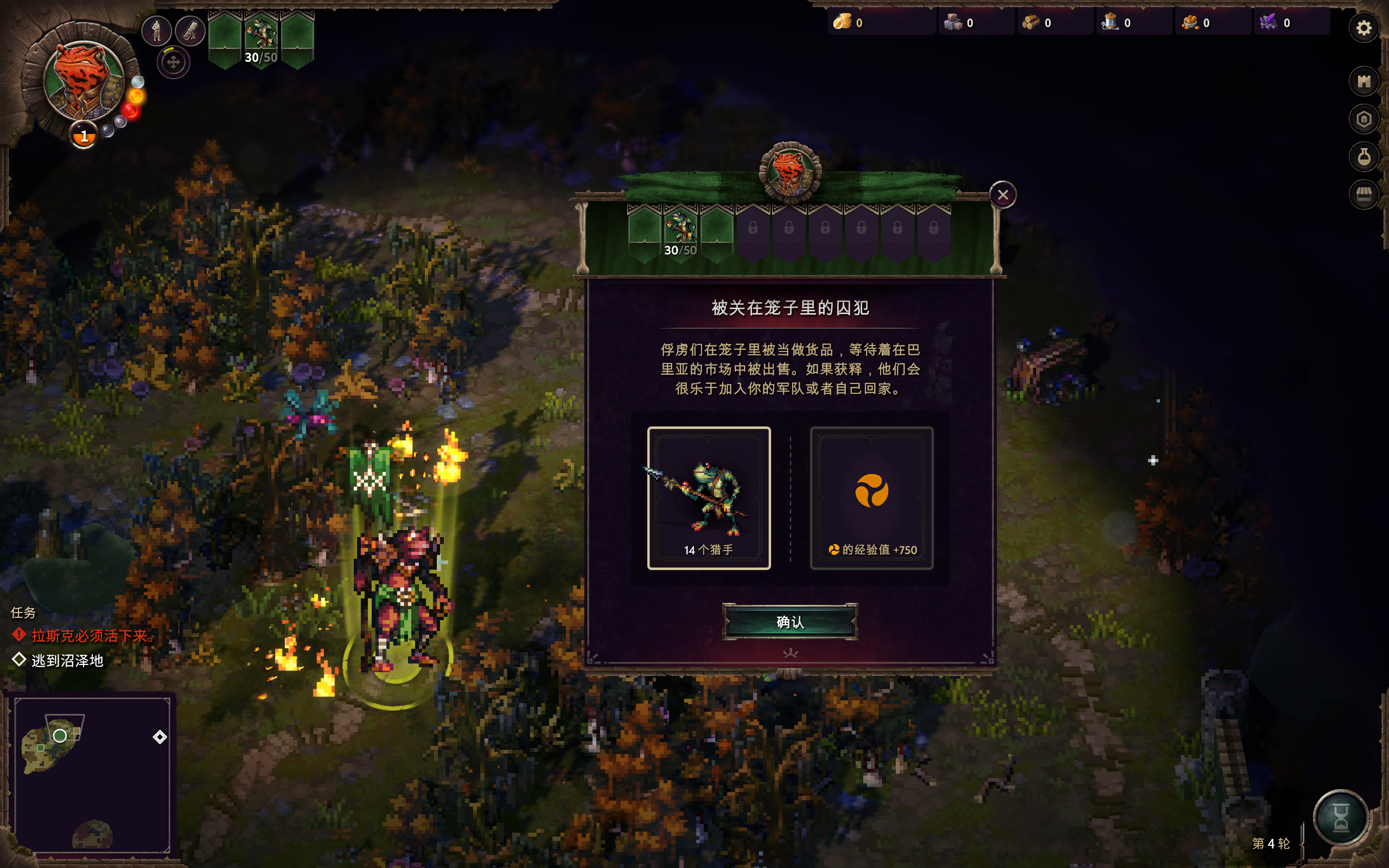Open the marketplace awning icon

(1365, 194)
